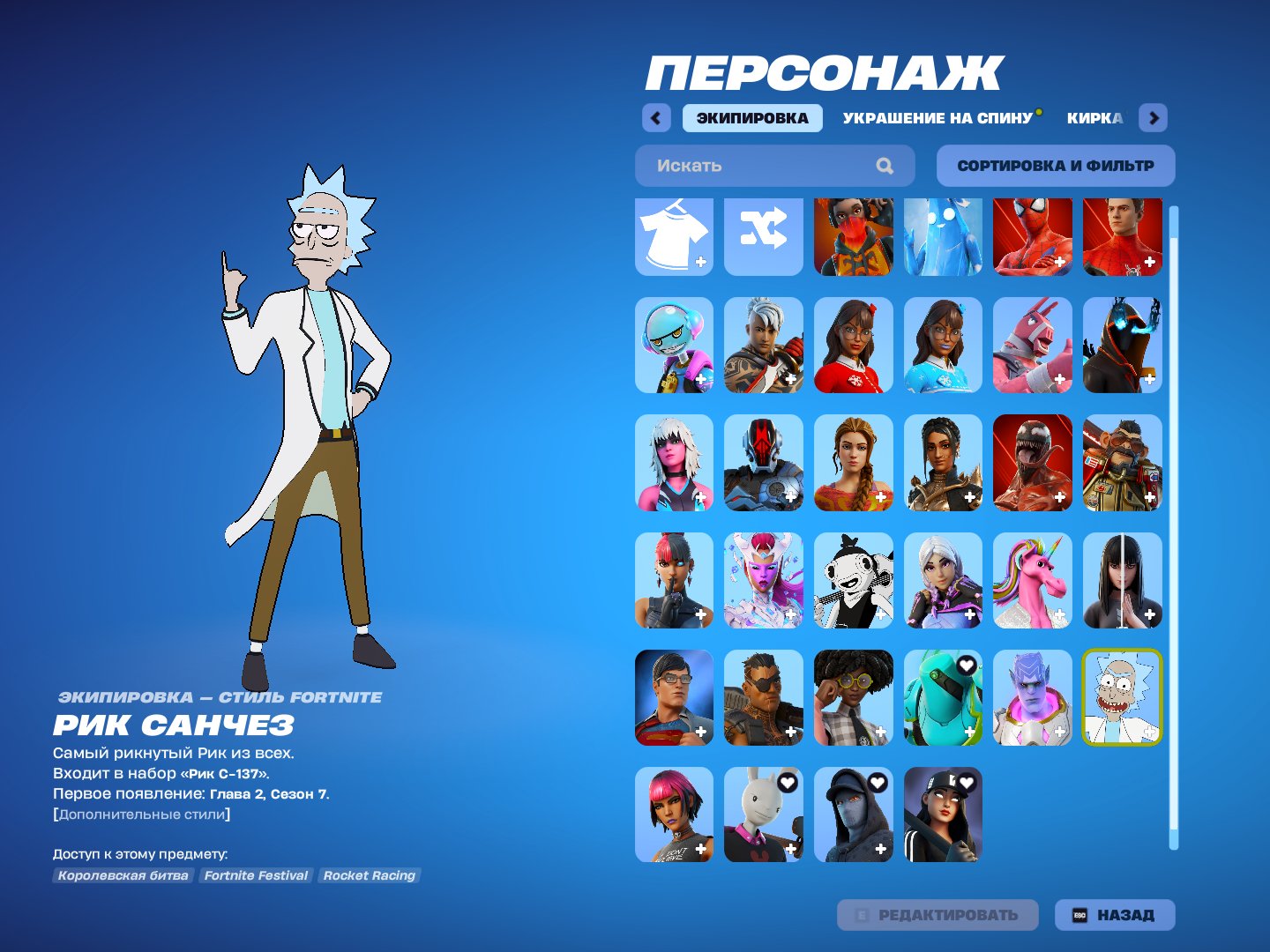Unfavorite the hooded masked outfit heart icon
Image resolution: width=1270 pixels, height=952 pixels.
877,781
